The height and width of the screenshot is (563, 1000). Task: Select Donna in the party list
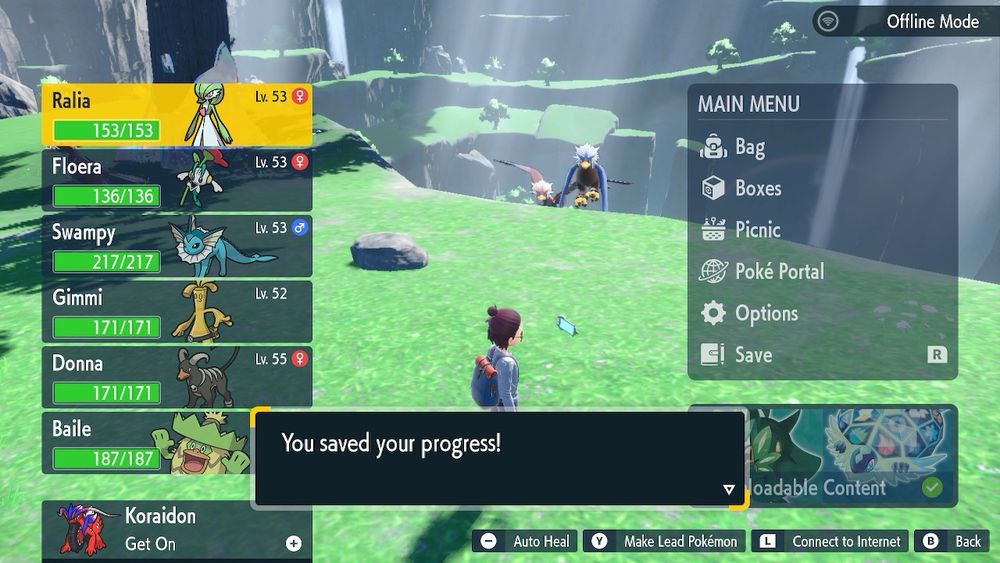(x=177, y=377)
